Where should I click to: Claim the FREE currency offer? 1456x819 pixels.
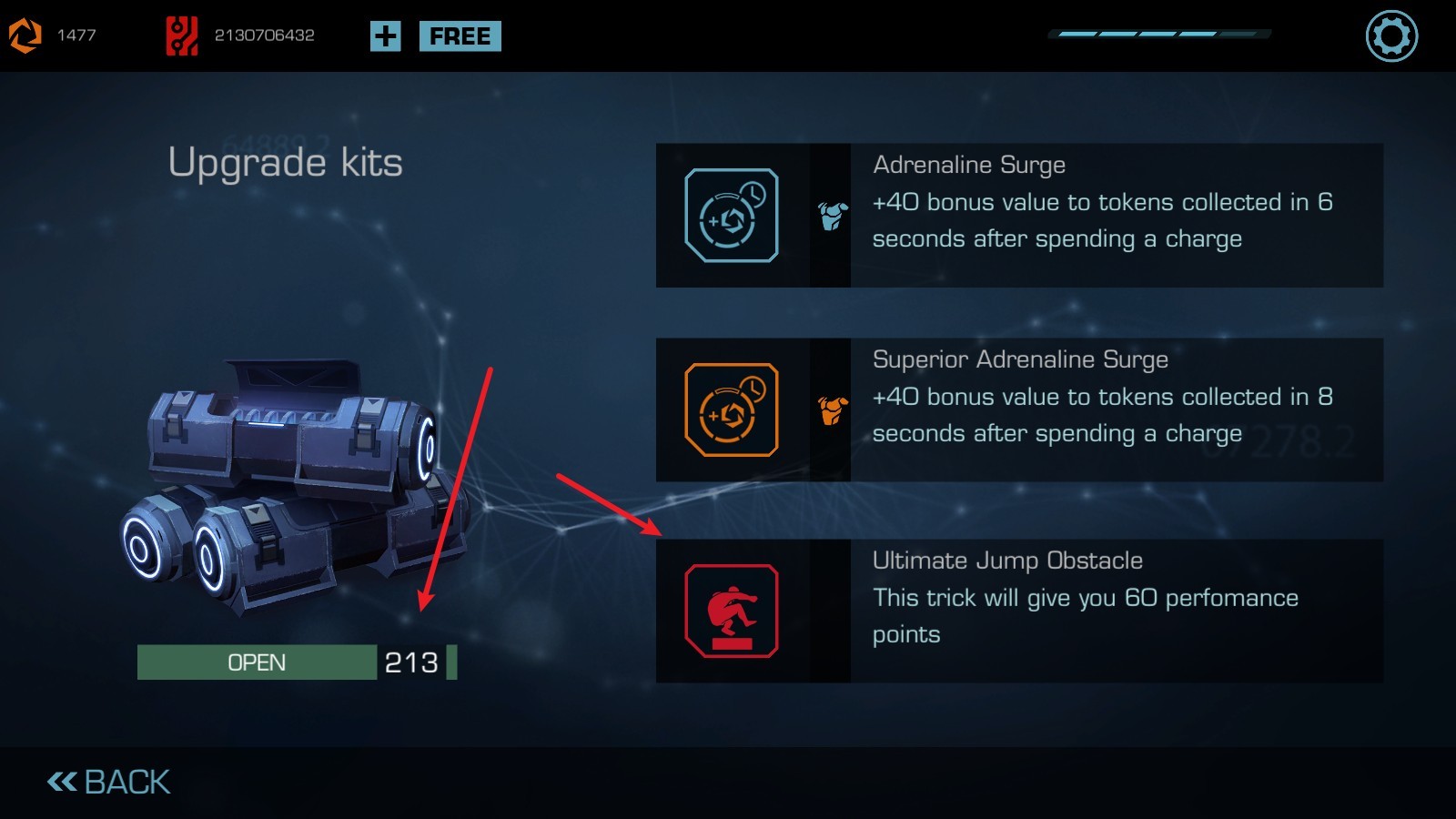460,36
